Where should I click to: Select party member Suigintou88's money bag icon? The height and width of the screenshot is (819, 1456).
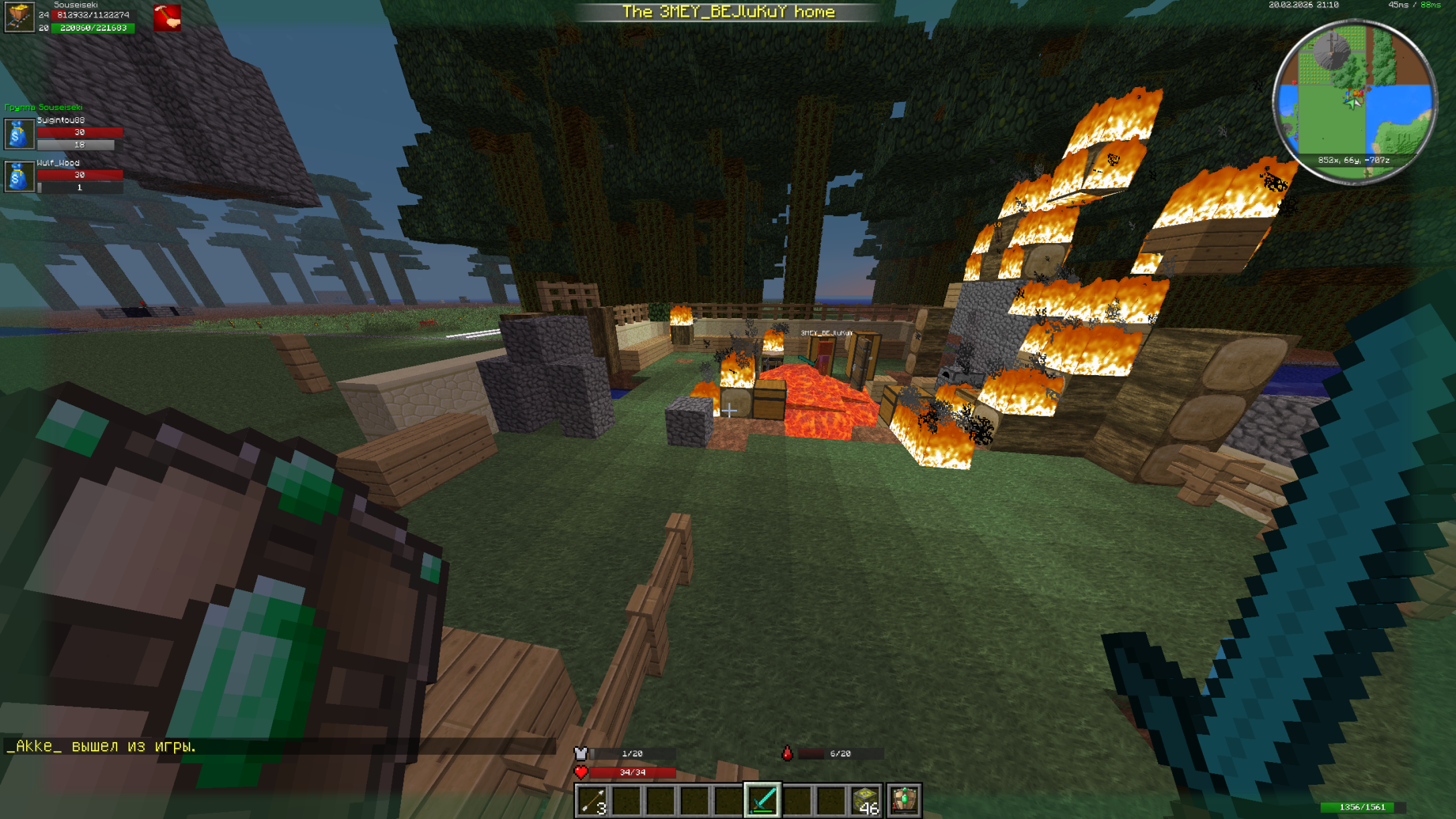pyautogui.click(x=19, y=134)
